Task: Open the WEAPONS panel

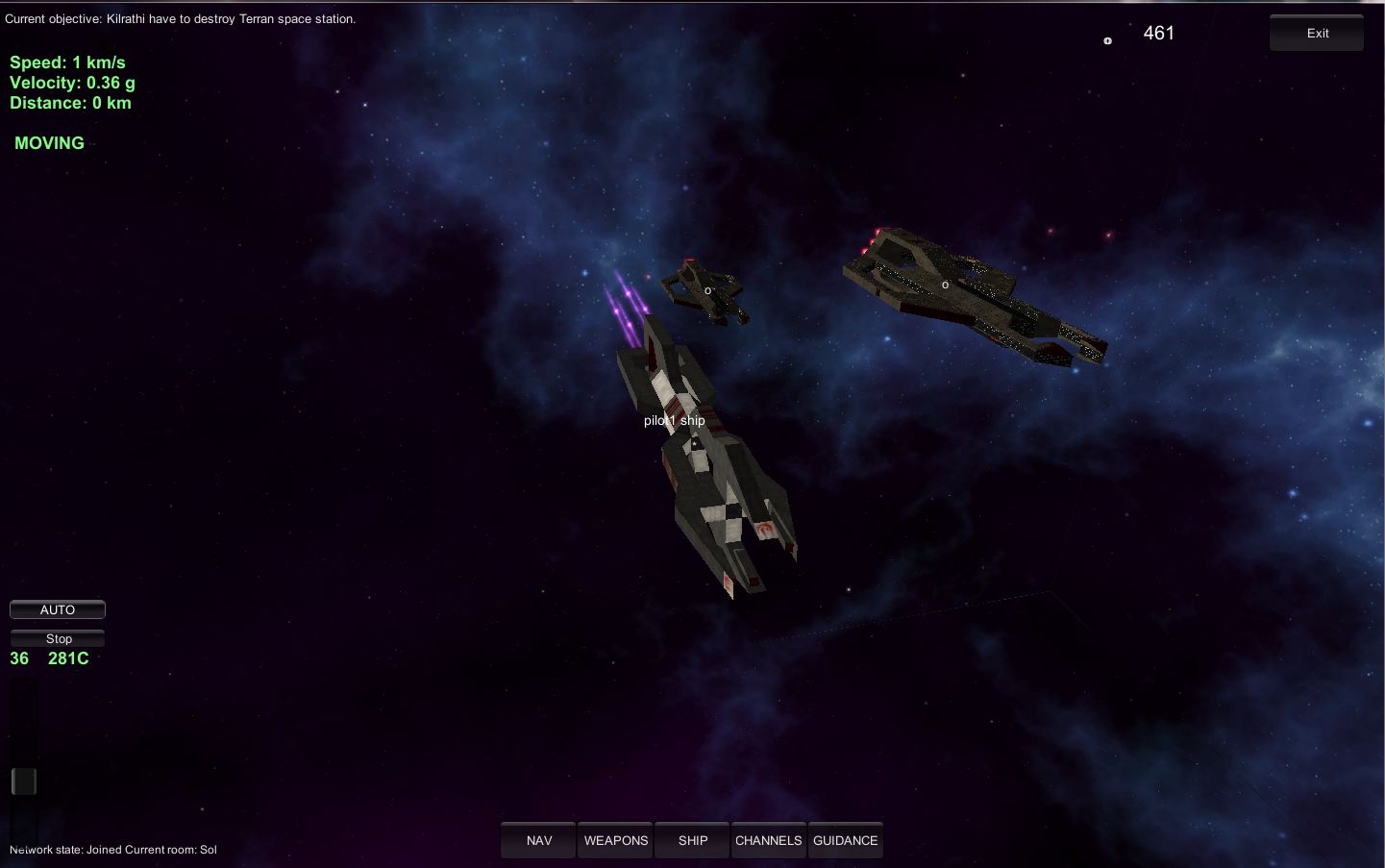Action: click(616, 840)
